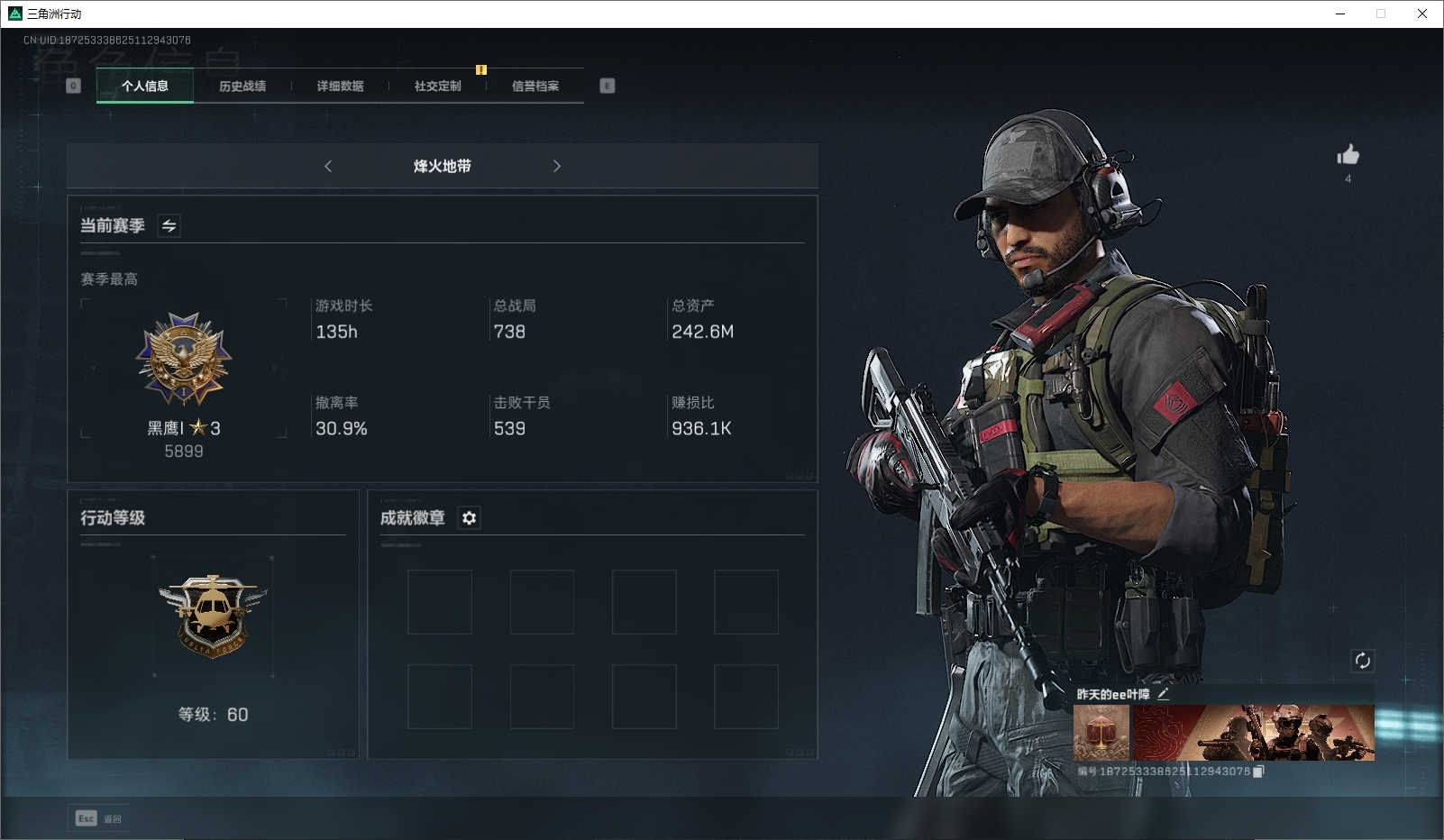1444x840 pixels.
Task: Switch to the 个人信息 tab
Action: [145, 87]
